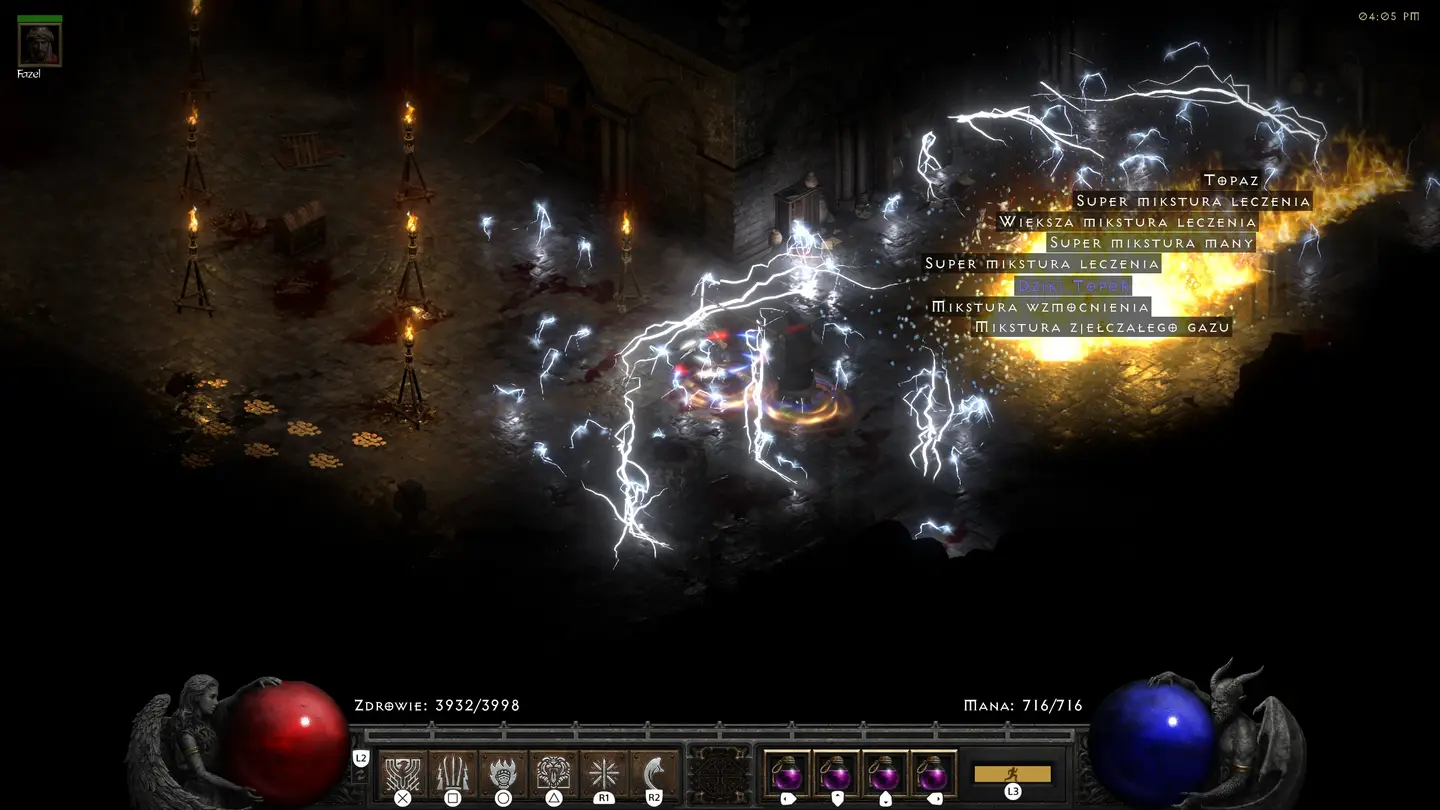Use the three-blade claws skill

point(452,773)
